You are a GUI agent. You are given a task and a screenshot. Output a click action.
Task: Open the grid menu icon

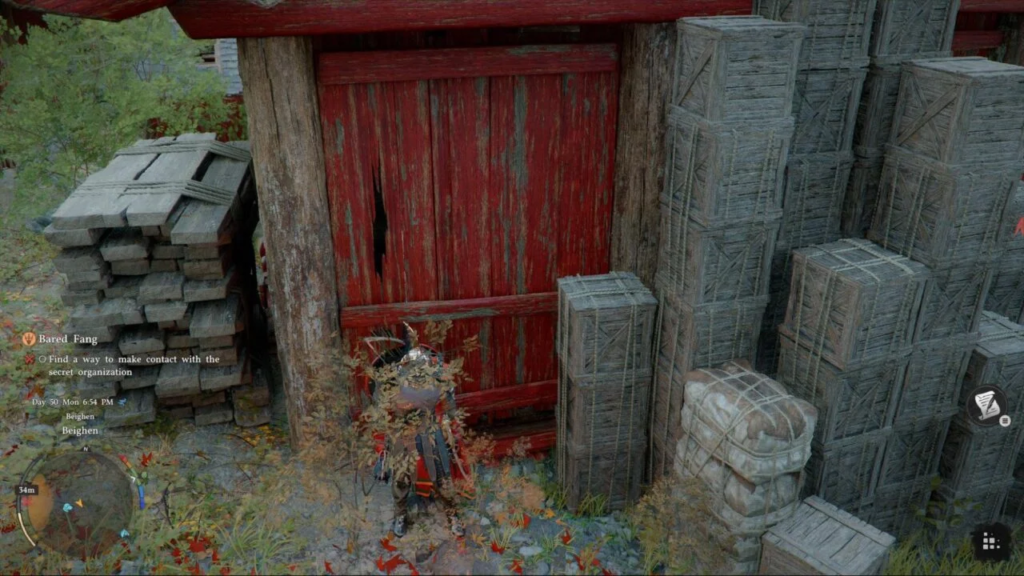coord(991,541)
